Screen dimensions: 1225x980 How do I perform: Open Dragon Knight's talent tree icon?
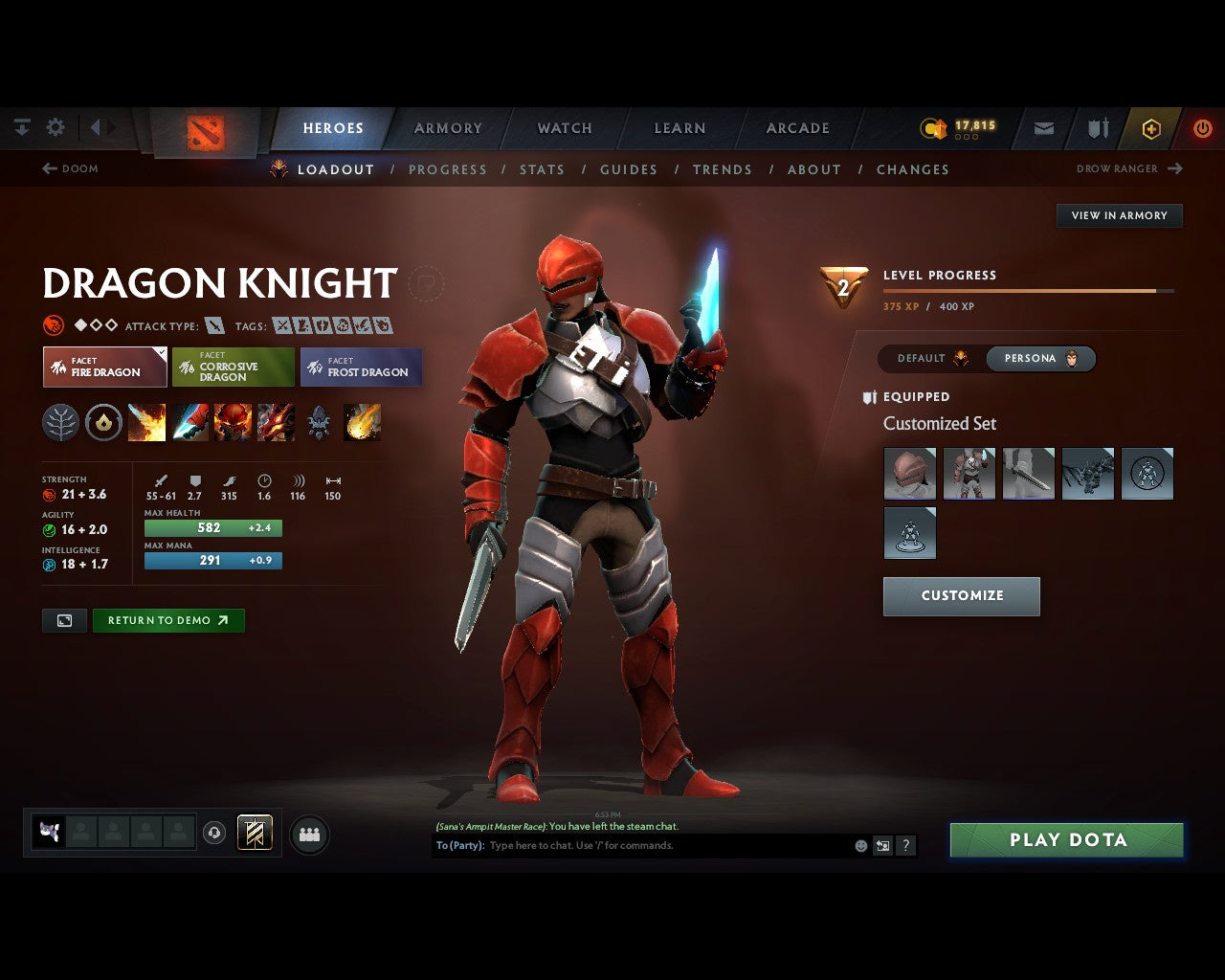(x=60, y=422)
